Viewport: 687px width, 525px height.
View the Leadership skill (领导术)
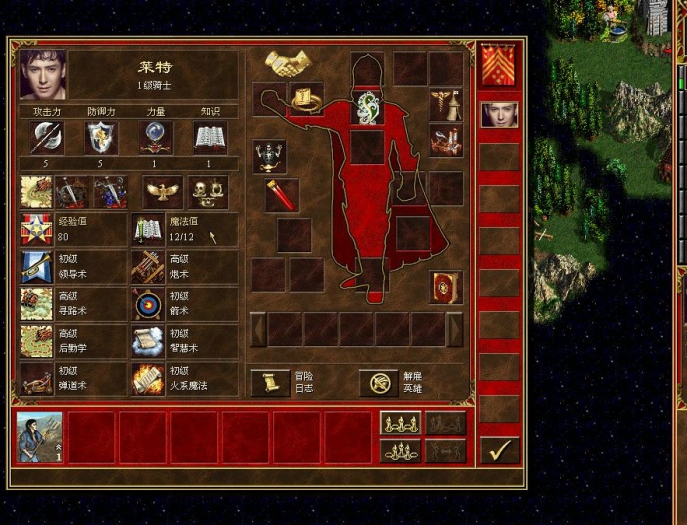tap(38, 265)
